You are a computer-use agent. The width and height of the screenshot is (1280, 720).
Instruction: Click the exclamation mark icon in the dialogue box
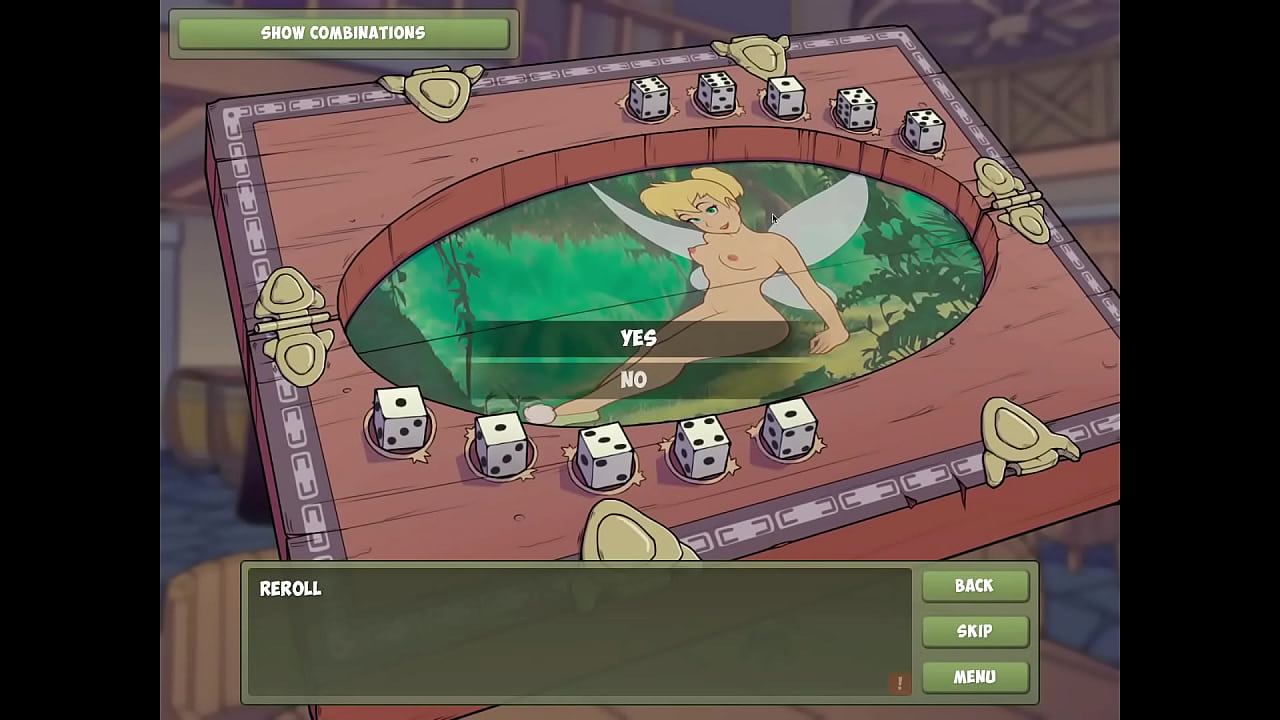(x=899, y=683)
